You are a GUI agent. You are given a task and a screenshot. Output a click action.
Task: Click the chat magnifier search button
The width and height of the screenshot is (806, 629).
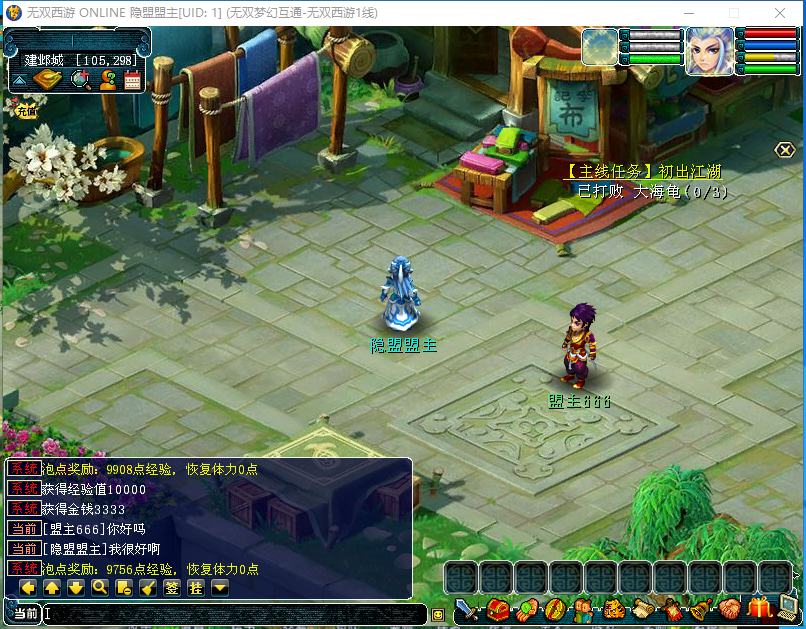click(100, 587)
